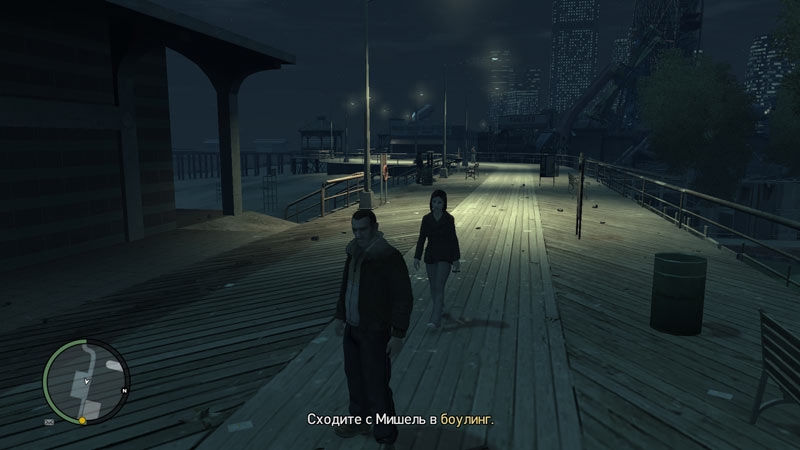This screenshot has height=450, width=800.
Task: Click the white player arrow on the radar
Action: pyautogui.click(x=87, y=381)
